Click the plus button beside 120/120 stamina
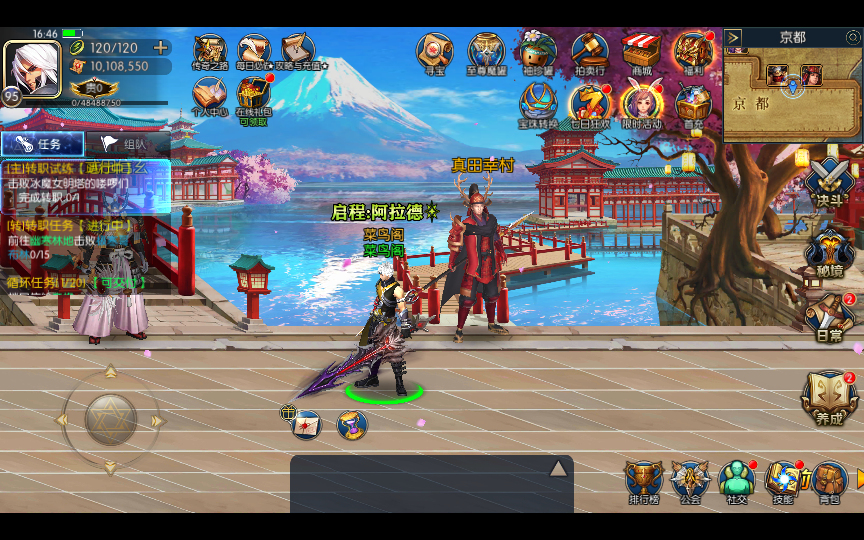Image resolution: width=864 pixels, height=540 pixels. tap(160, 47)
